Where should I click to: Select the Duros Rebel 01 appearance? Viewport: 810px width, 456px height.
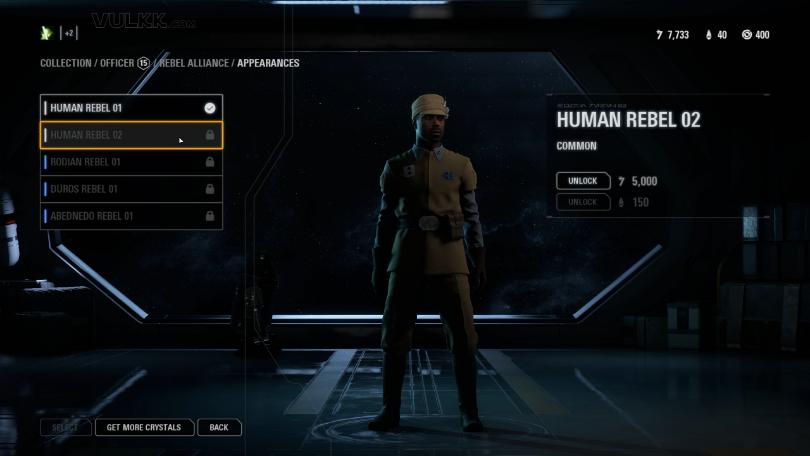[130, 189]
